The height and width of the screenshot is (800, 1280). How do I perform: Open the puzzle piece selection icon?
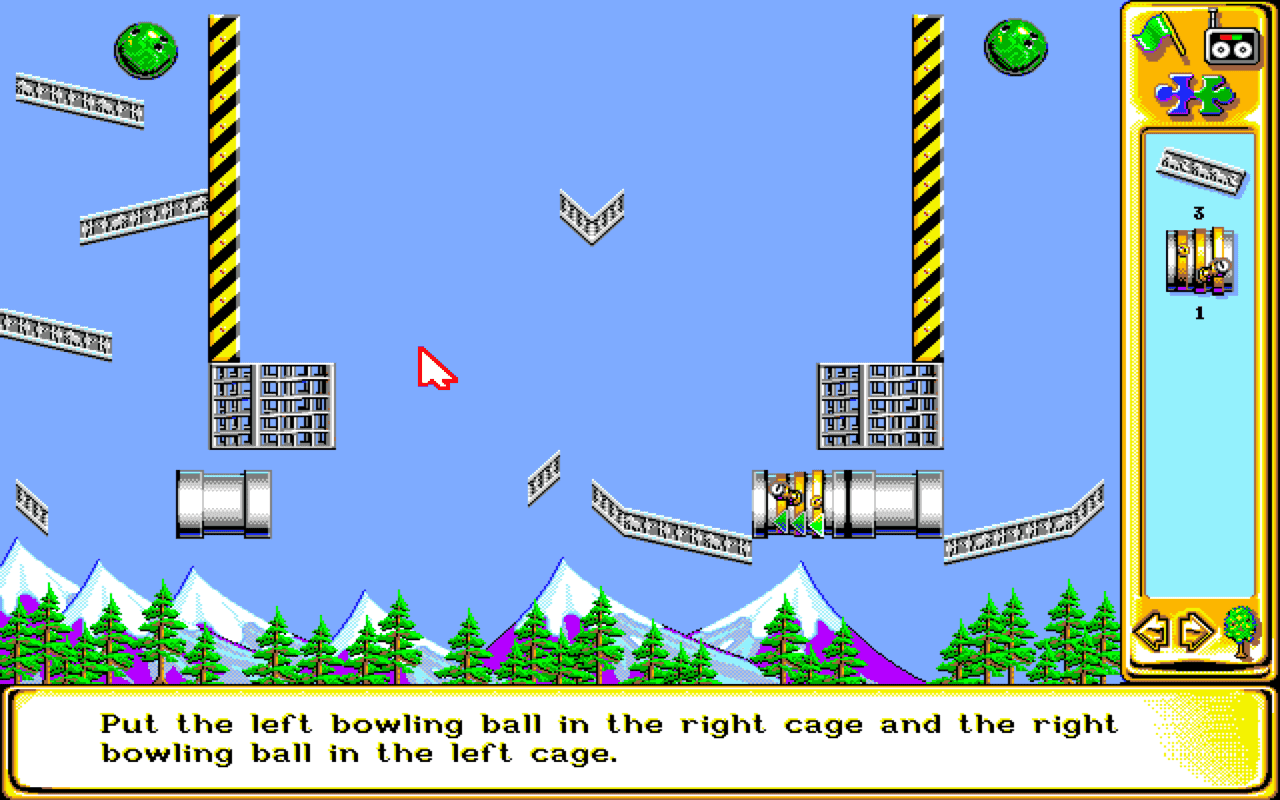[1196, 95]
